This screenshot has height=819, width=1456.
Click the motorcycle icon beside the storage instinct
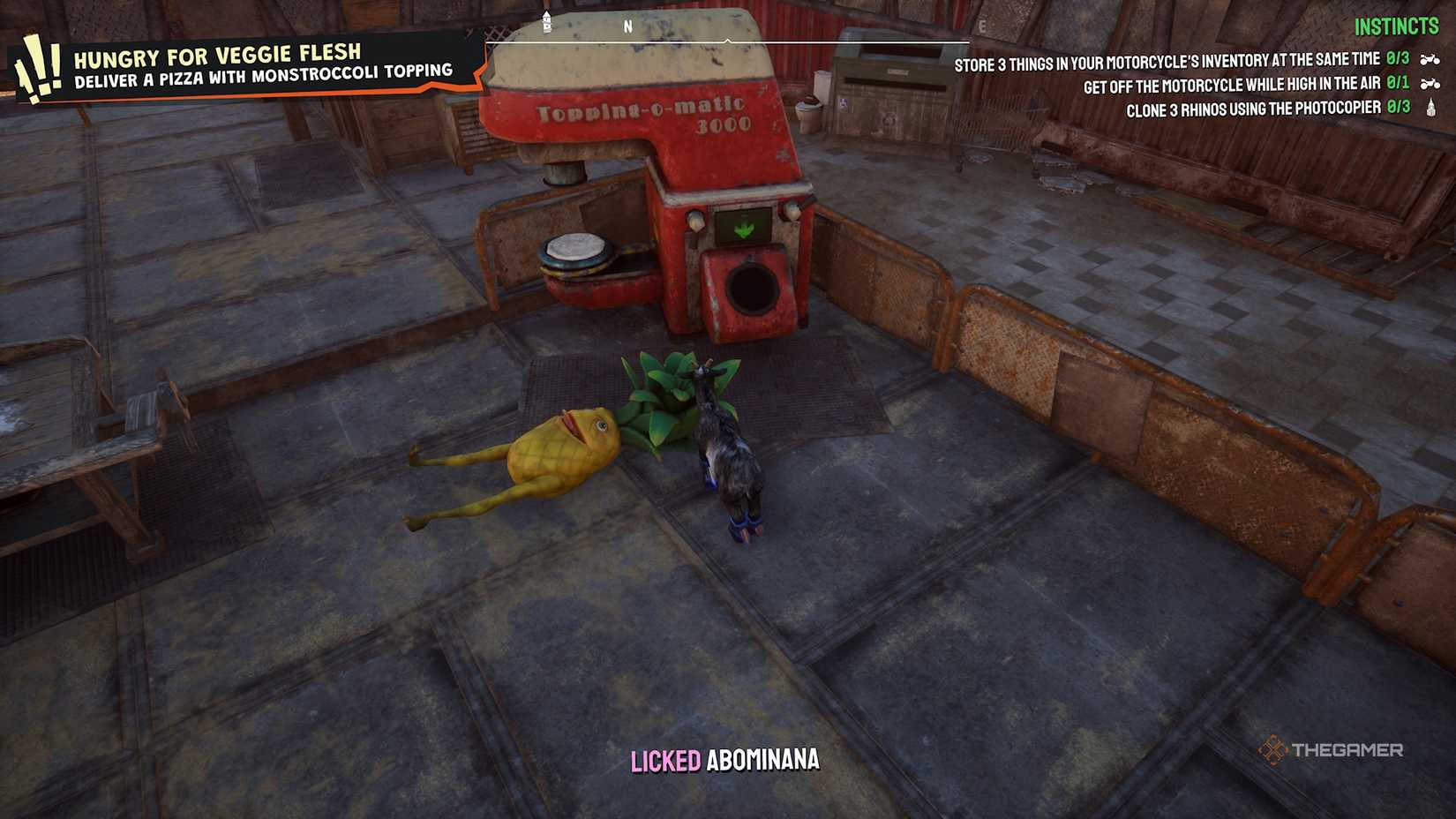(x=1429, y=60)
